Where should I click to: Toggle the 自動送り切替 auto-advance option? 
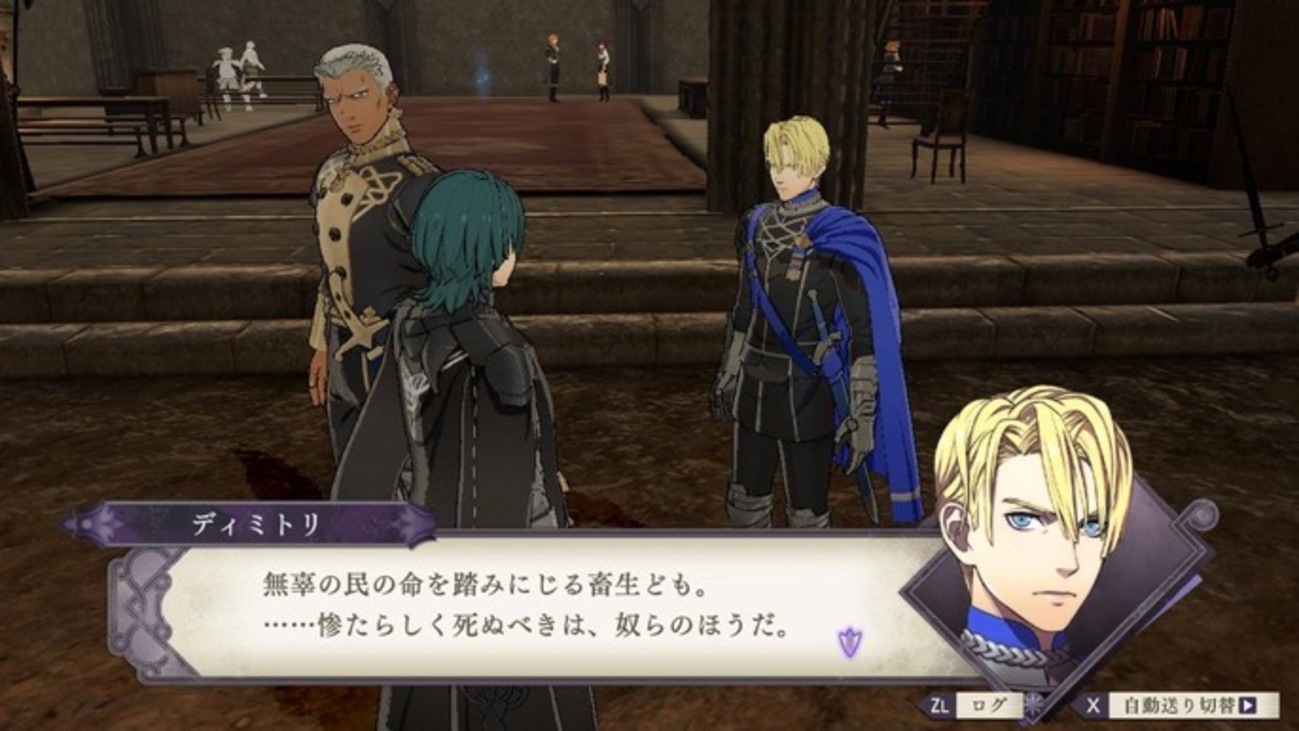(1179, 705)
